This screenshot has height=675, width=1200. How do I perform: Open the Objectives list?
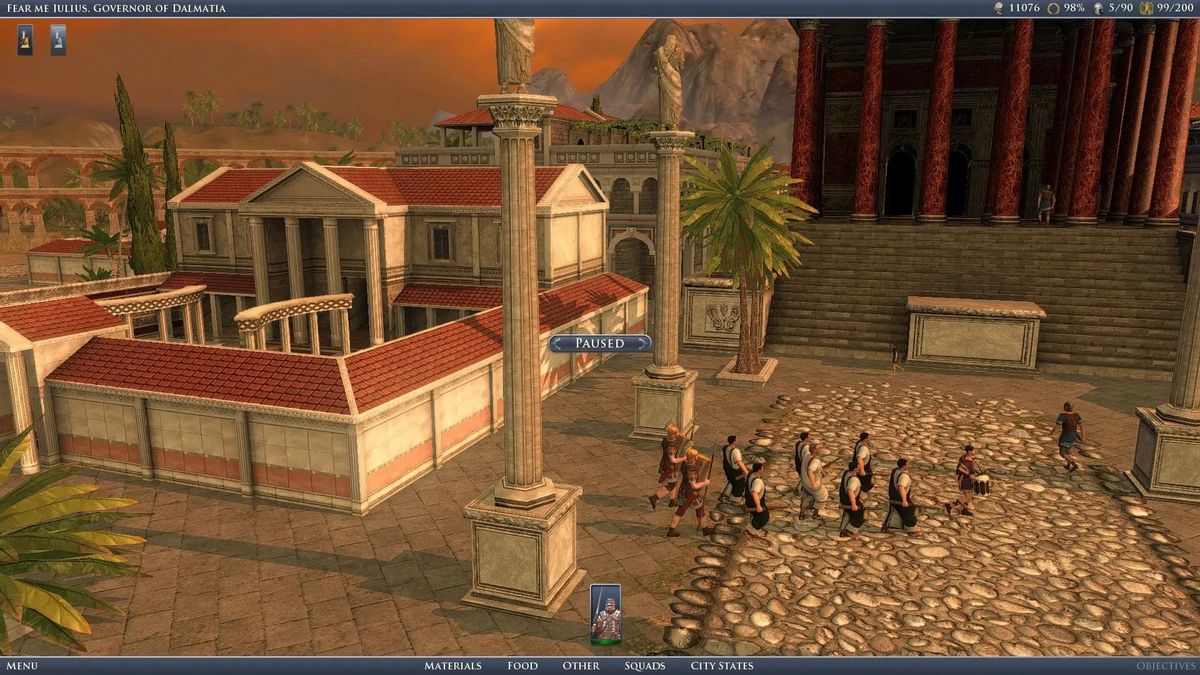(1165, 666)
